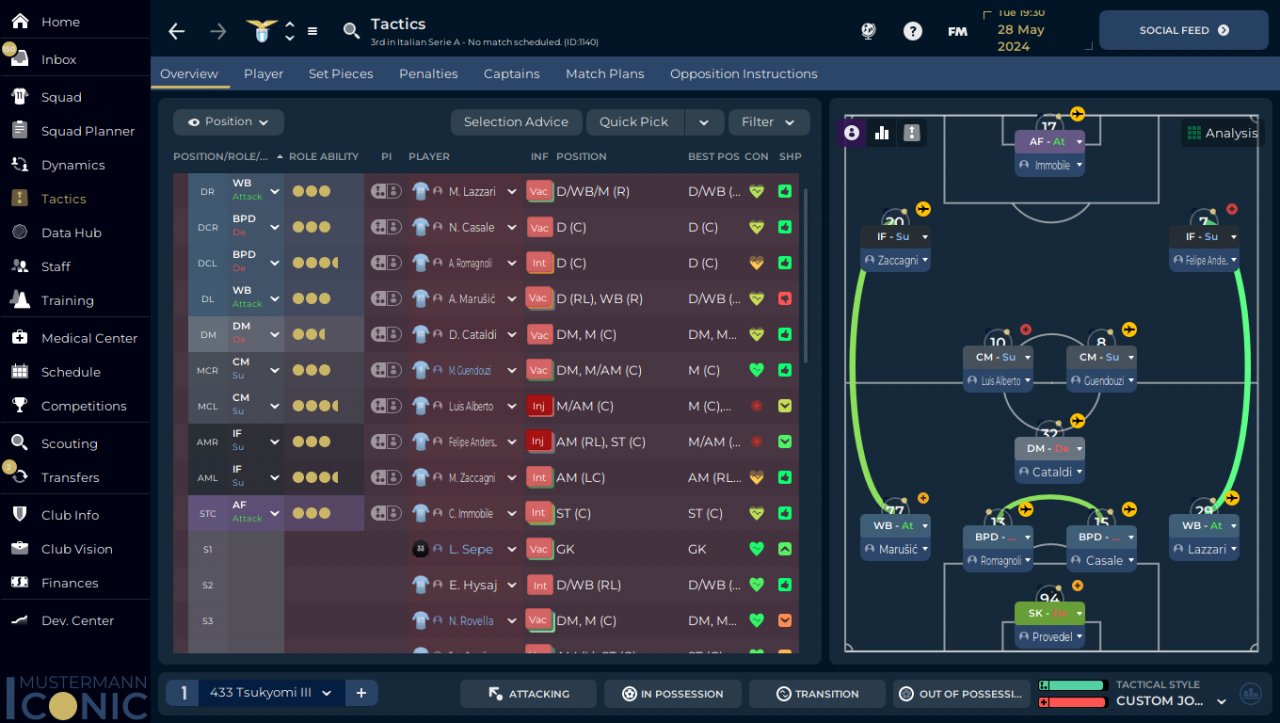Open the Inbox from the sidebar
The width and height of the screenshot is (1280, 723).
pos(58,59)
